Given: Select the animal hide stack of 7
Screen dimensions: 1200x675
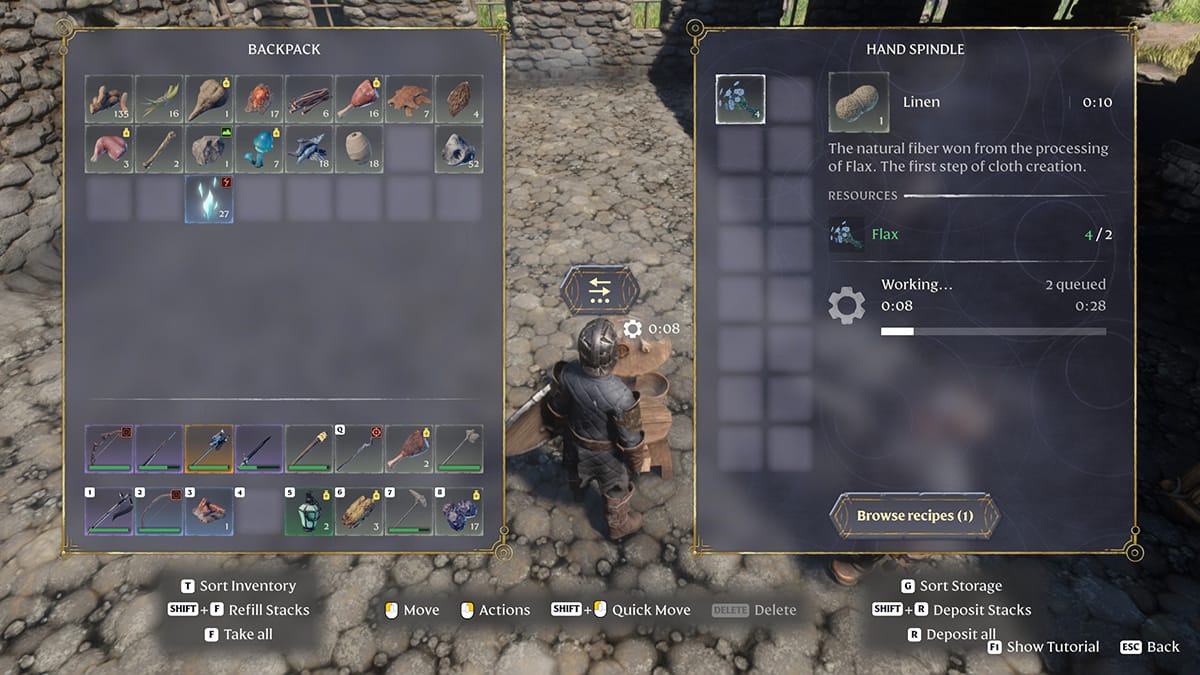Looking at the screenshot, I should click(410, 99).
